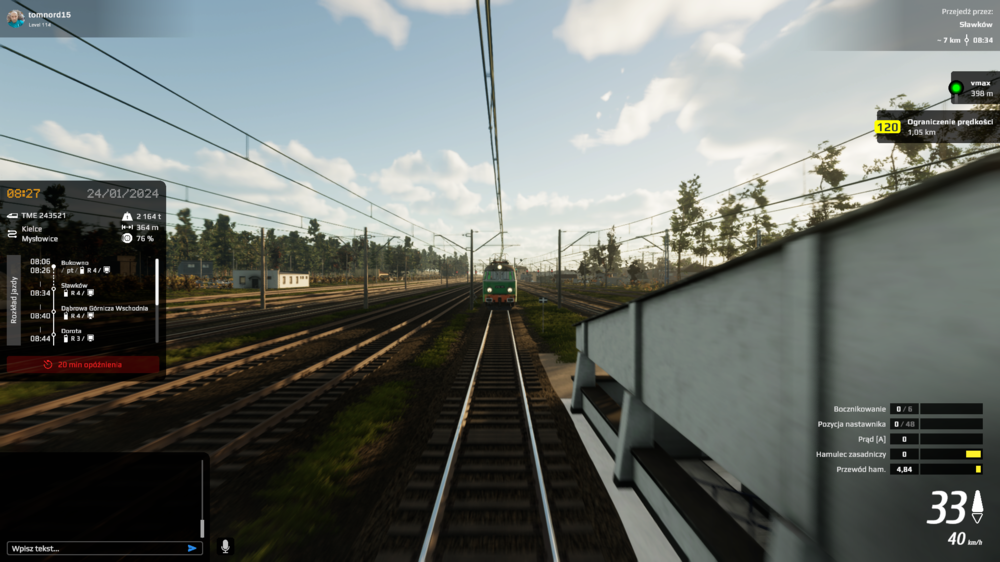The width and height of the screenshot is (1000, 562).
Task: Select the Bukowno stop in the timetable
Action: pos(76,262)
